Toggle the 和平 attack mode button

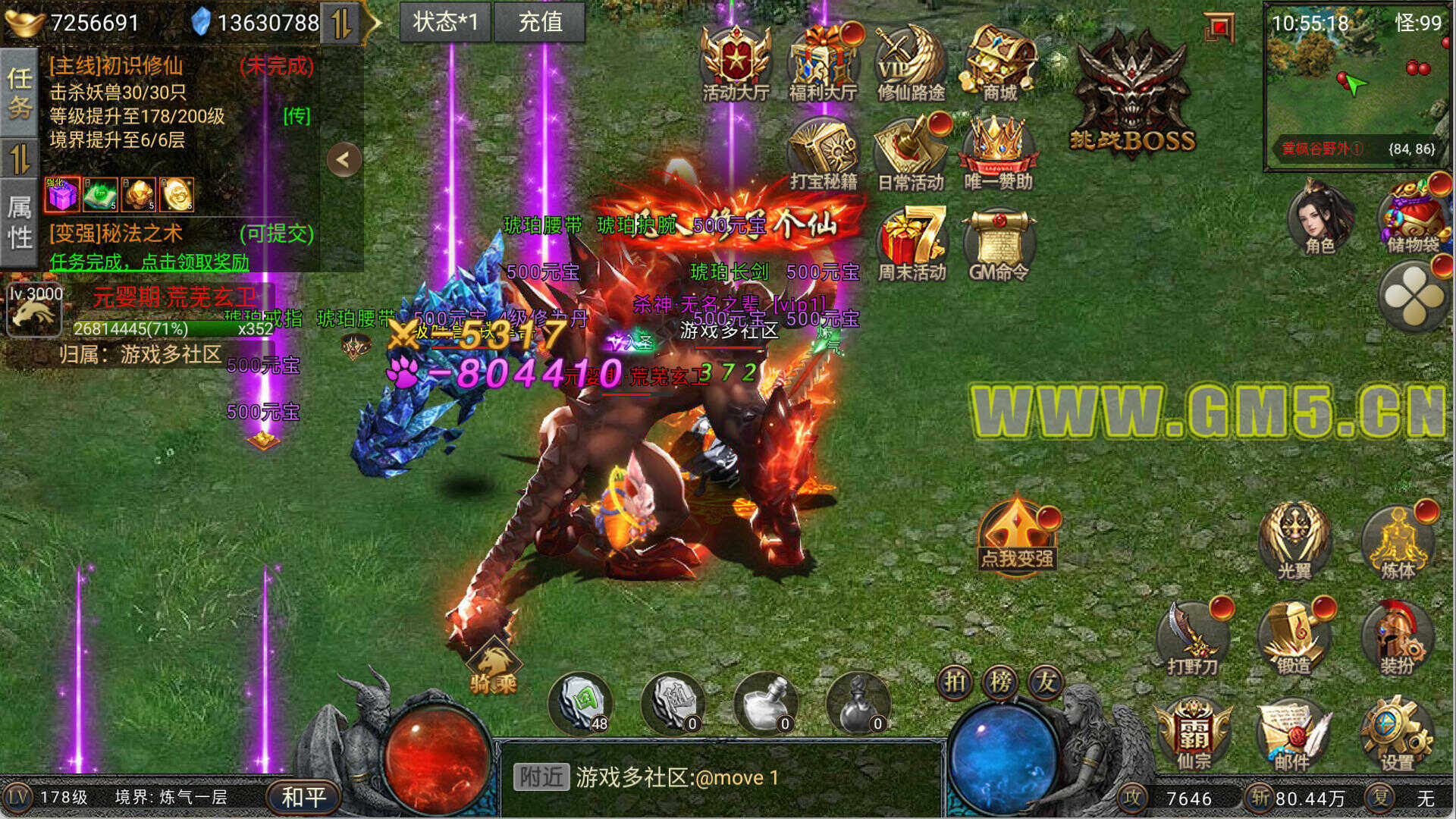pos(303,797)
